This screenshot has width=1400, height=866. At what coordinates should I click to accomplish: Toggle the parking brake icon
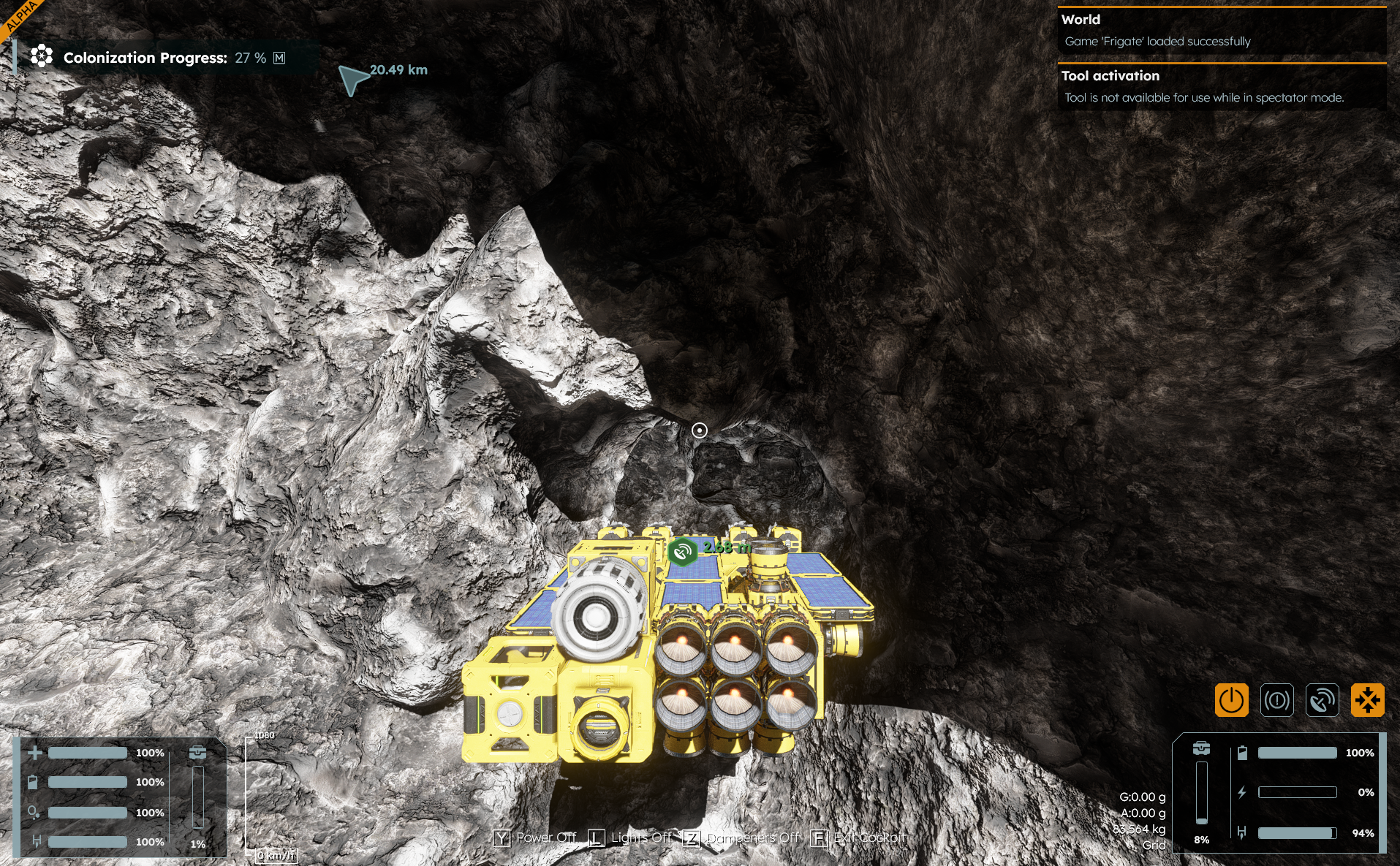(x=1276, y=700)
